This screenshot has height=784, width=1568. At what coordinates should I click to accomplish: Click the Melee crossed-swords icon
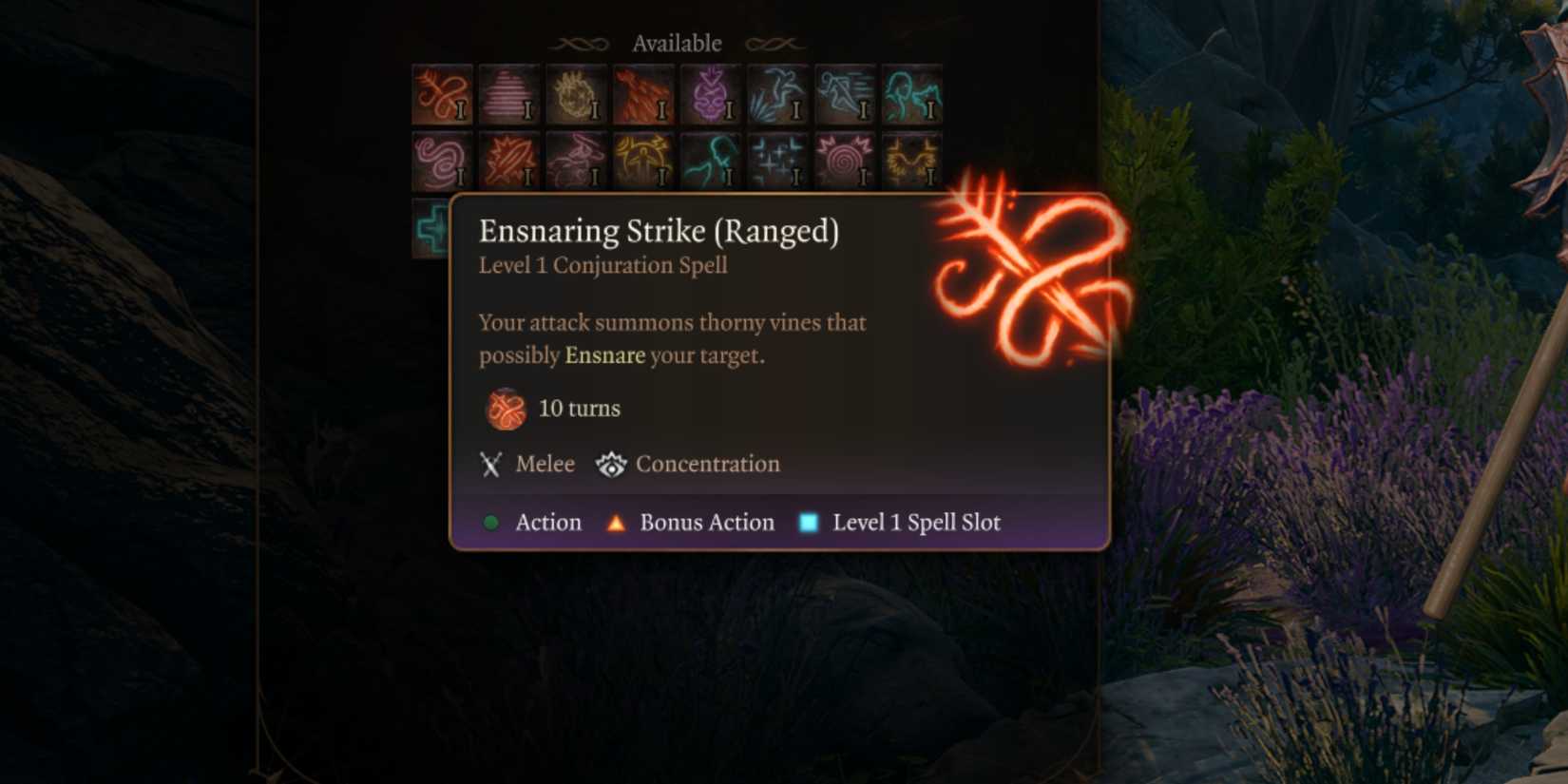490,464
